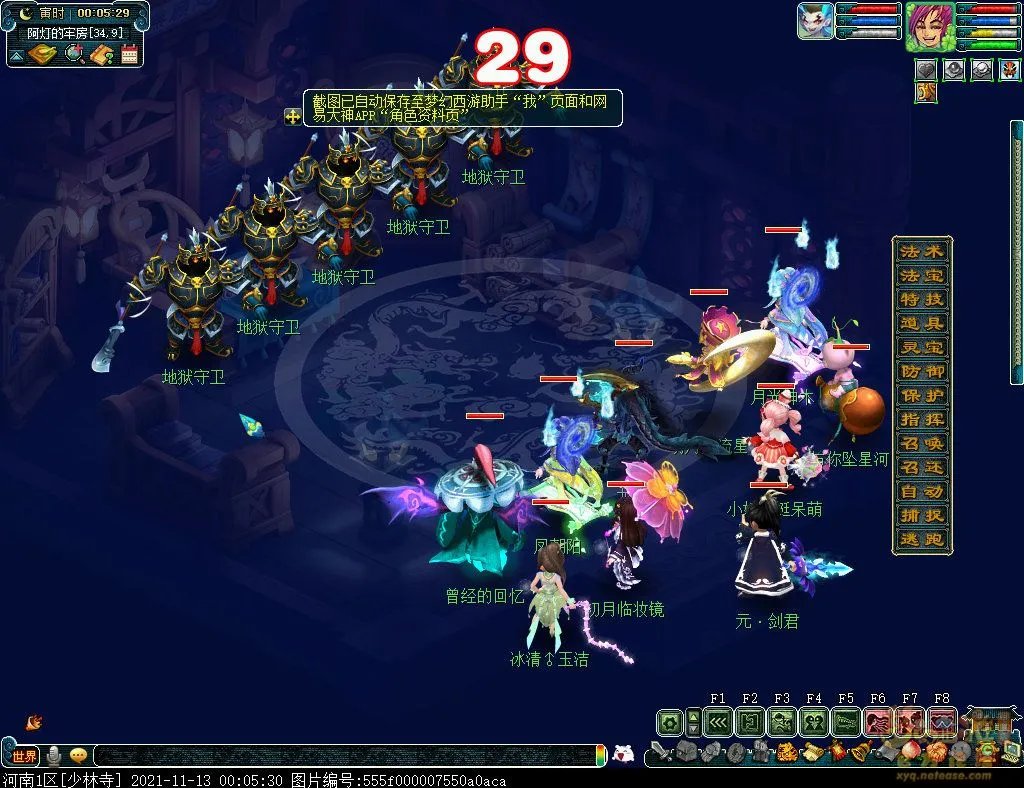Click the 捕捉 capture command
1024x788 pixels.
[922, 515]
